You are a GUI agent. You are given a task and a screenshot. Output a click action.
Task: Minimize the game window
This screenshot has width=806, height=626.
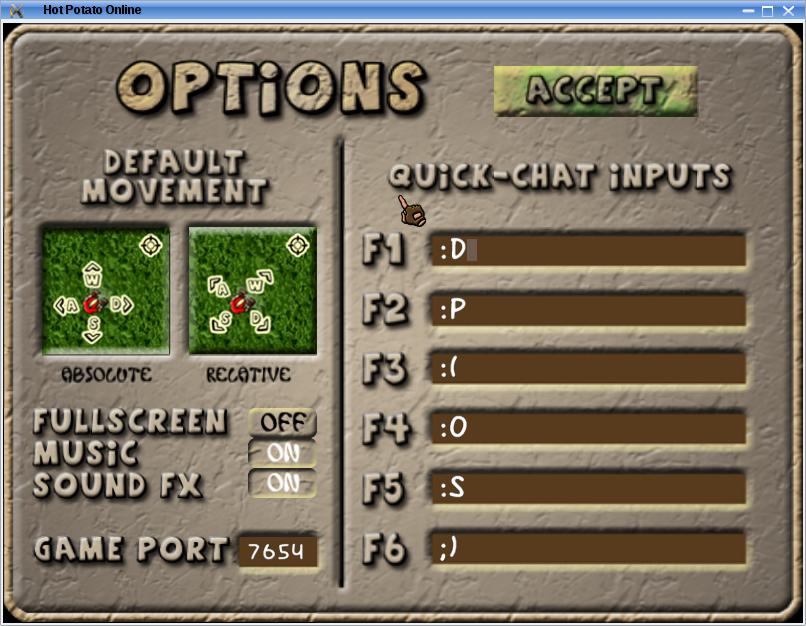(x=749, y=10)
